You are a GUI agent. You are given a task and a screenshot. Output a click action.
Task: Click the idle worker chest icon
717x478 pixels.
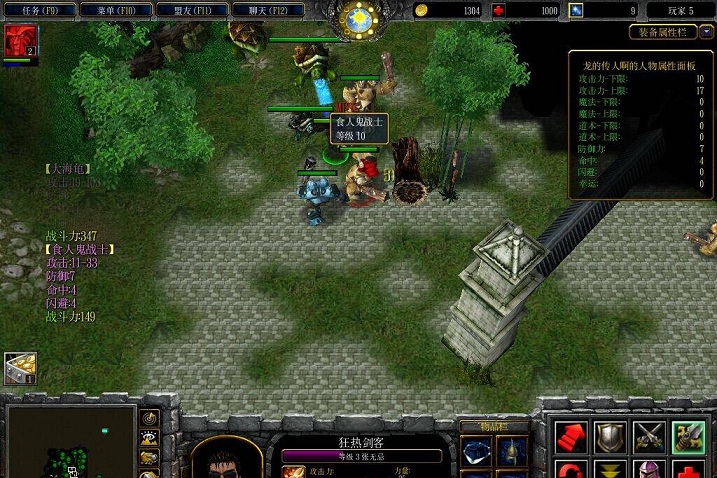point(19,367)
